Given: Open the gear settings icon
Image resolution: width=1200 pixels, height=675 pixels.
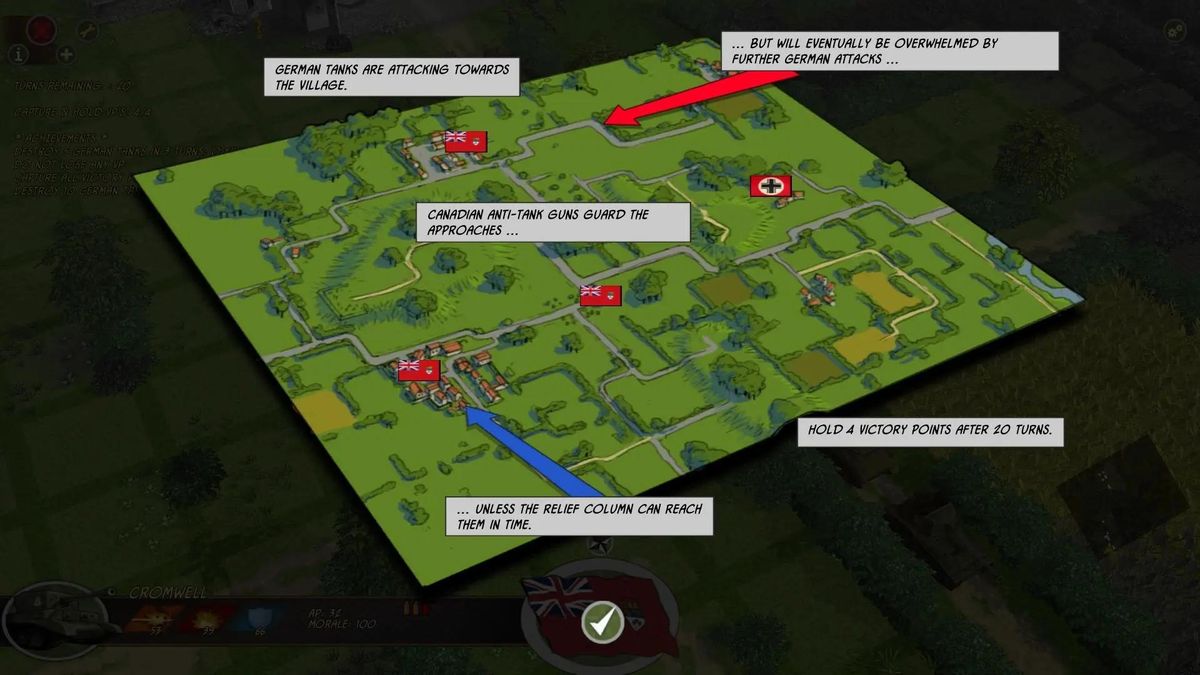Looking at the screenshot, I should coord(1173,30).
